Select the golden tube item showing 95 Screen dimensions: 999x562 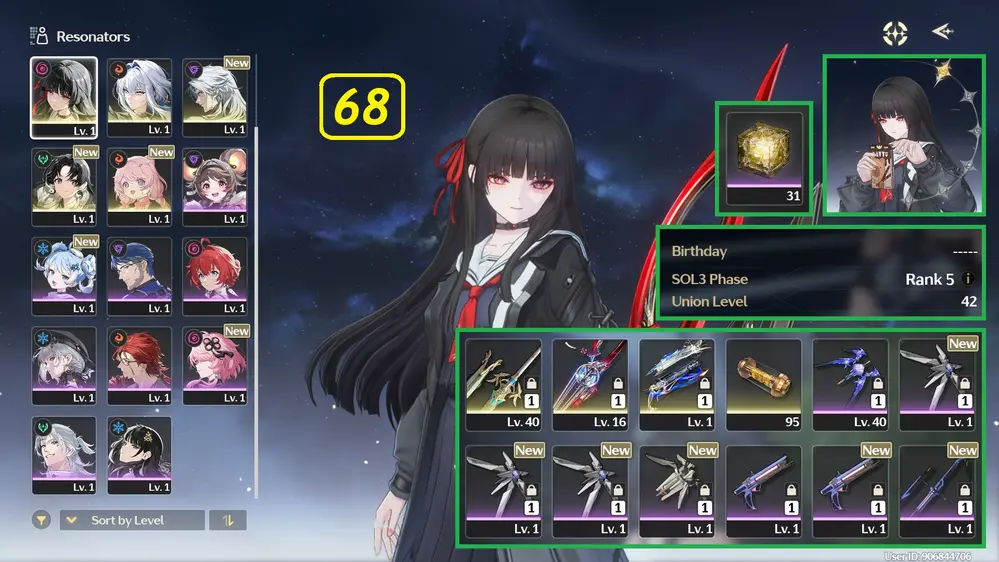coord(764,382)
